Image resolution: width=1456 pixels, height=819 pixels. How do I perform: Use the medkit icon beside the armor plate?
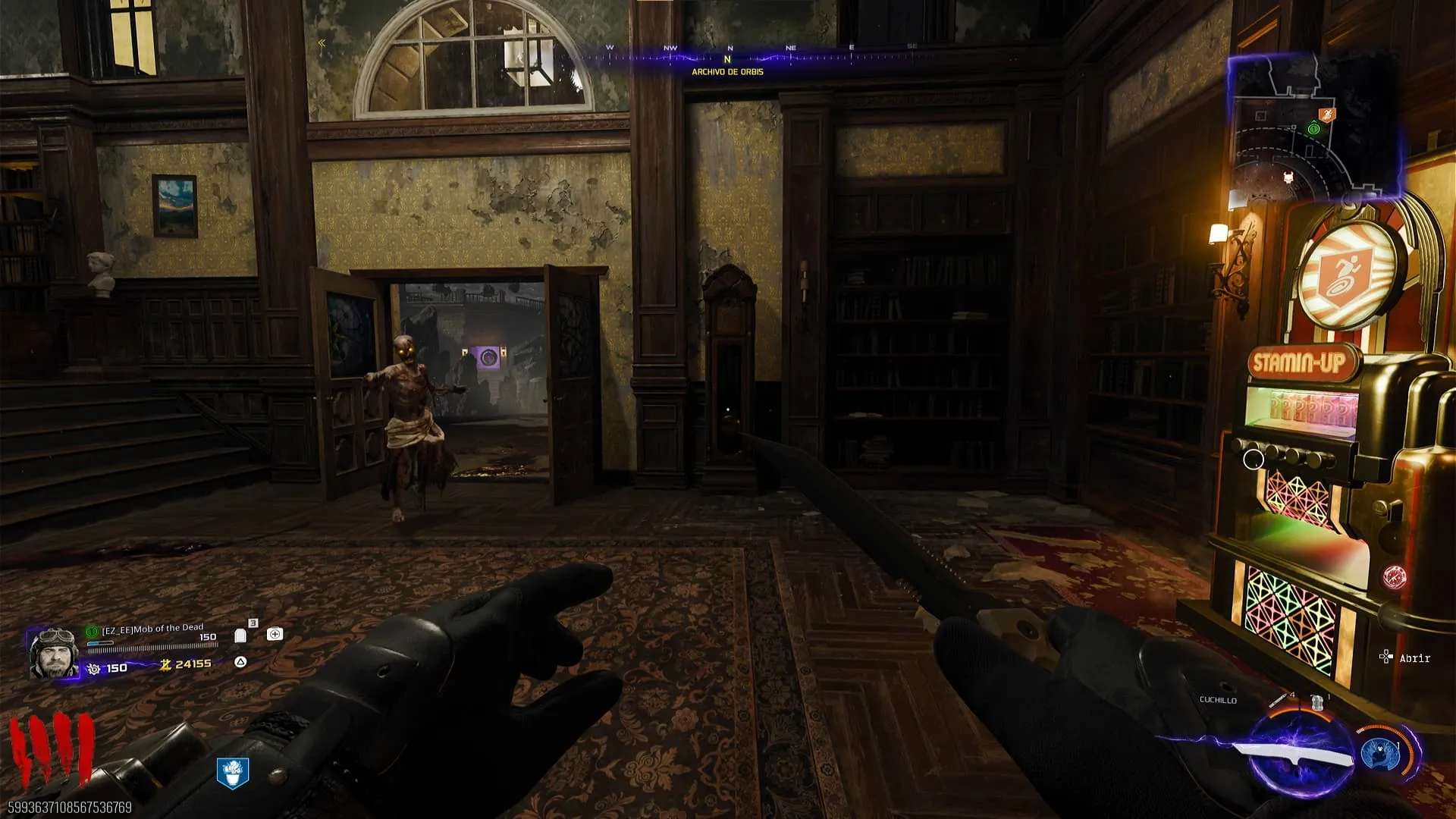275,634
